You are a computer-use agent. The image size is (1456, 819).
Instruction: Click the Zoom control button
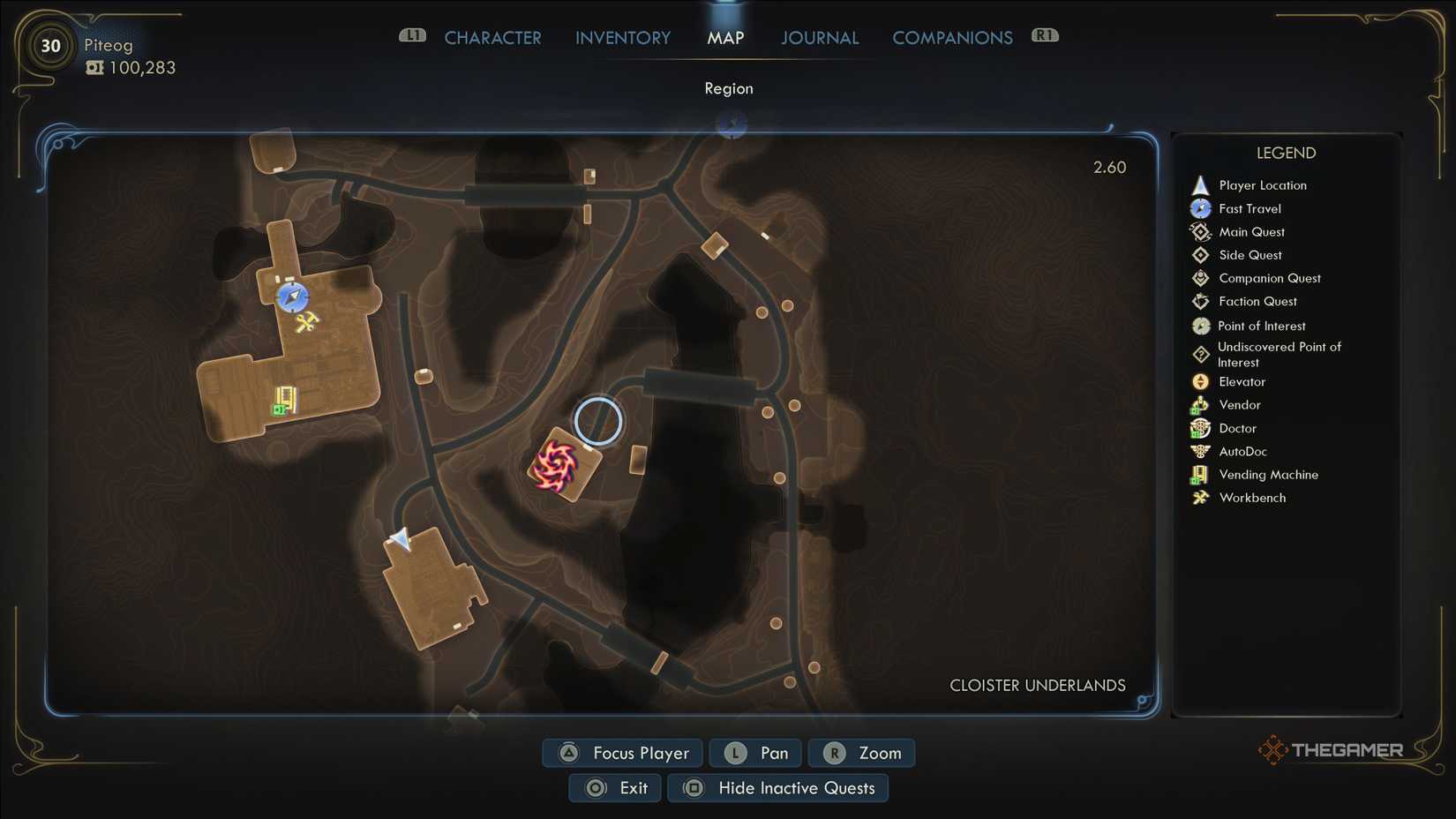(860, 753)
